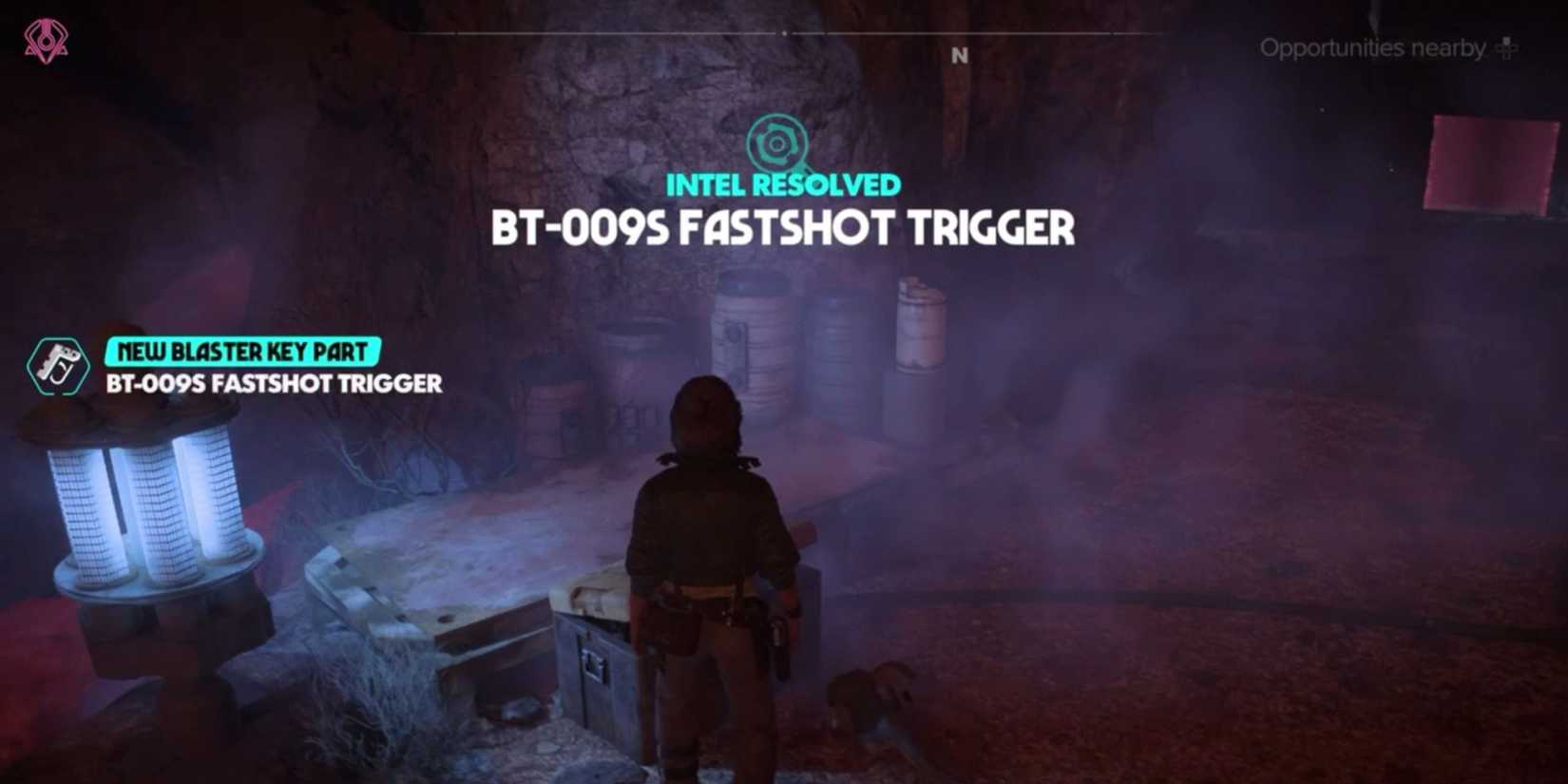The width and height of the screenshot is (1568, 784).
Task: Click the trigger part glyph inside the hexagon
Action: coord(59,363)
